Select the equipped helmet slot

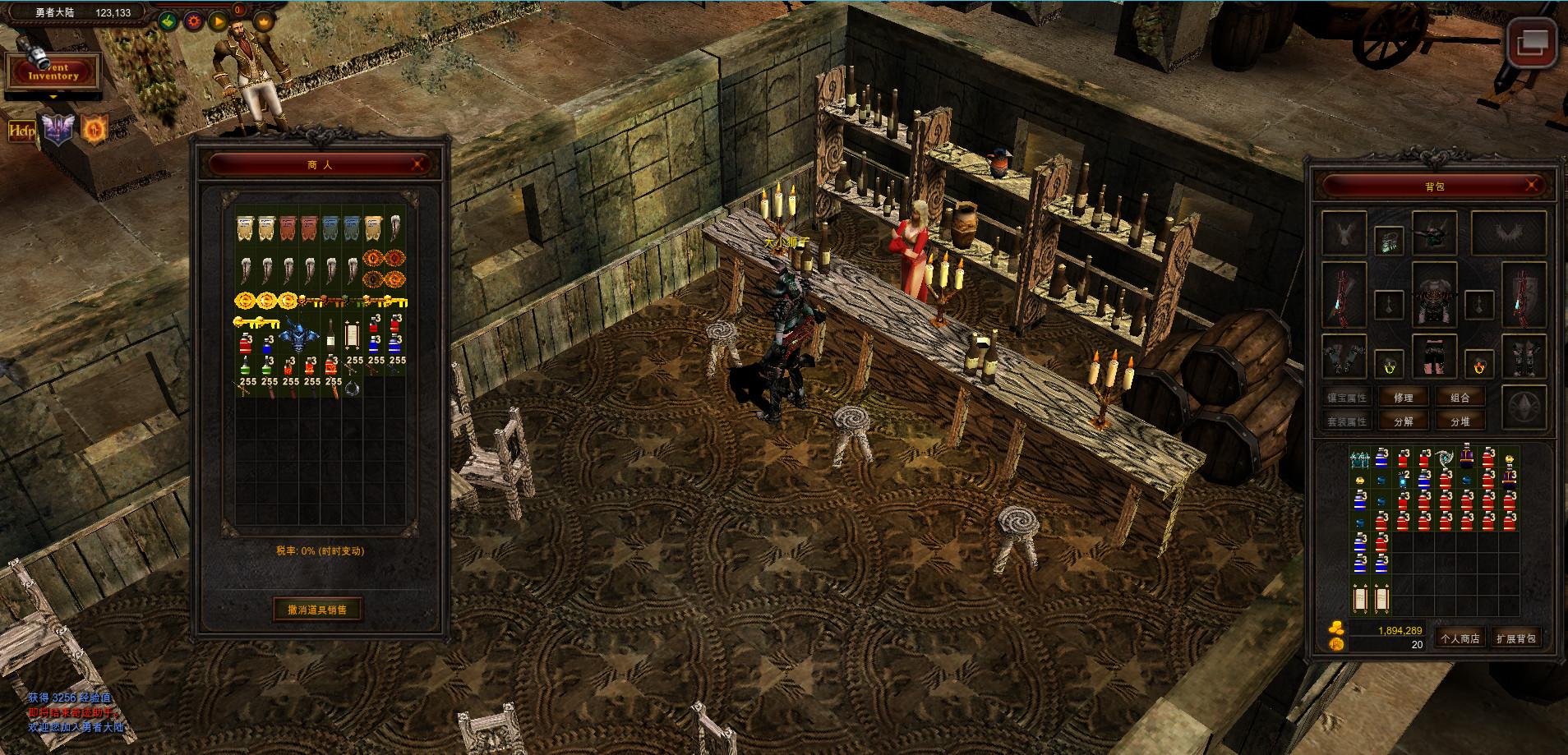point(1434,232)
